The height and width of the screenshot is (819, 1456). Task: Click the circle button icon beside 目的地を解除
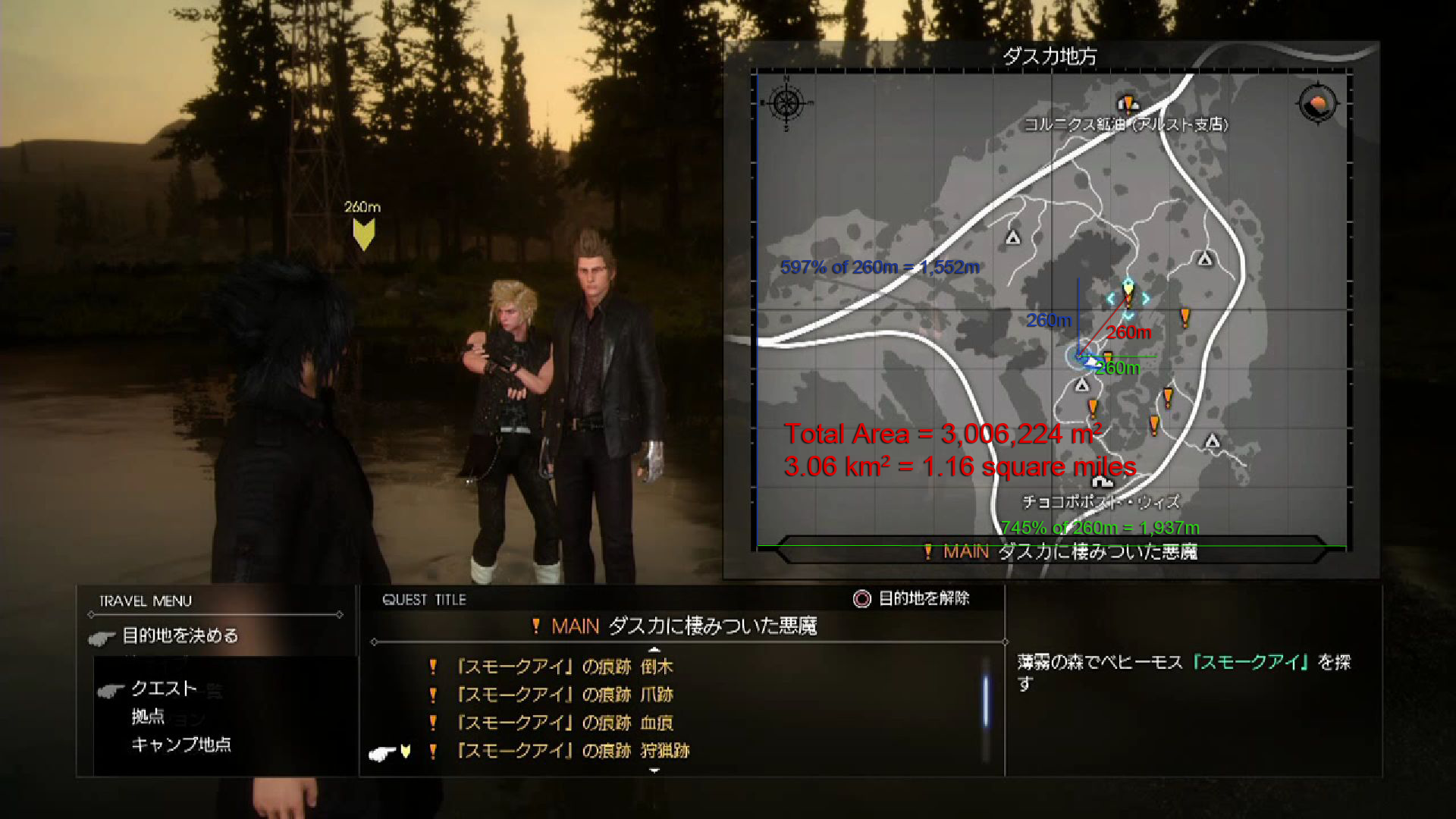tap(861, 598)
